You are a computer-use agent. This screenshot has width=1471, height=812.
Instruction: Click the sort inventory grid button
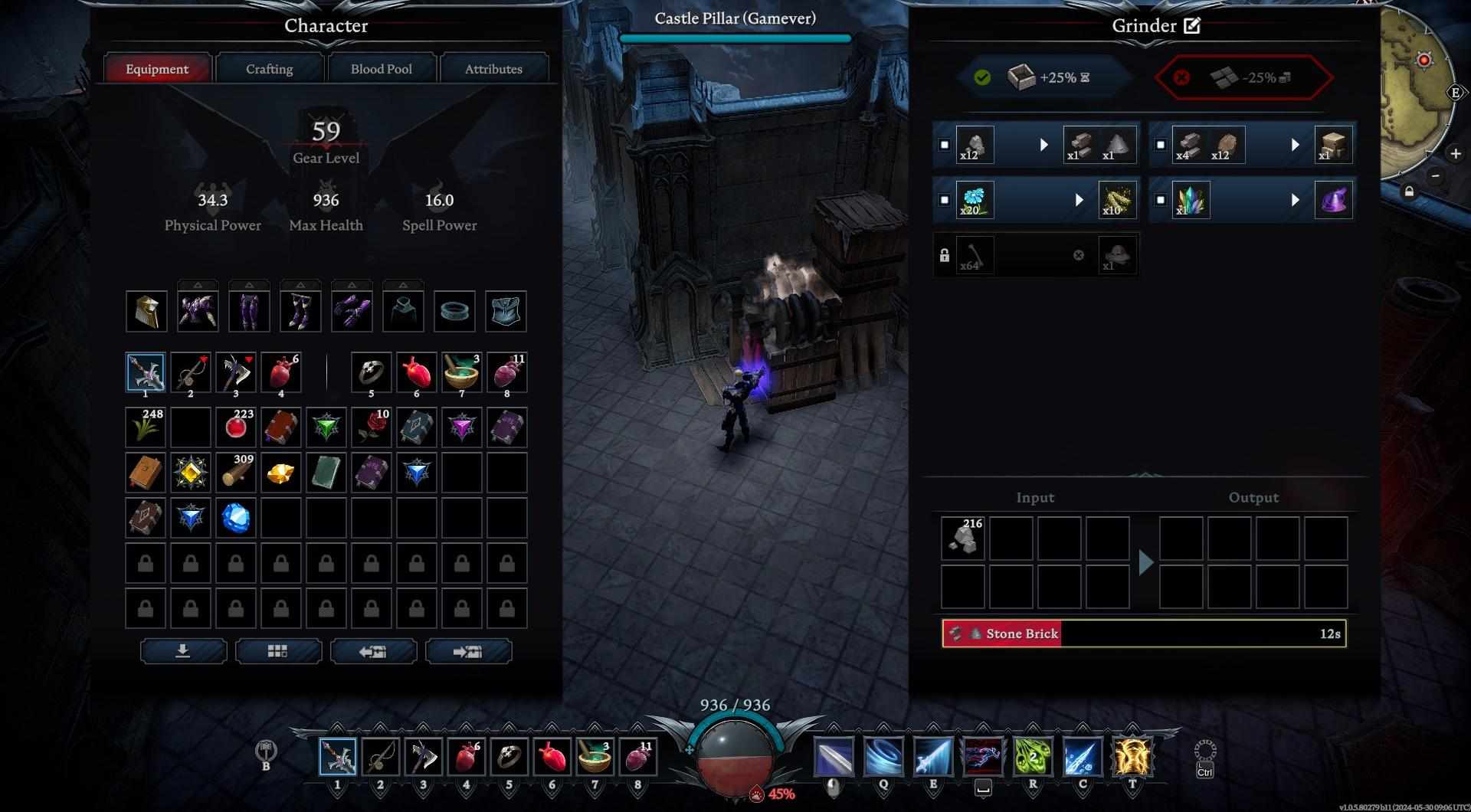pos(278,651)
